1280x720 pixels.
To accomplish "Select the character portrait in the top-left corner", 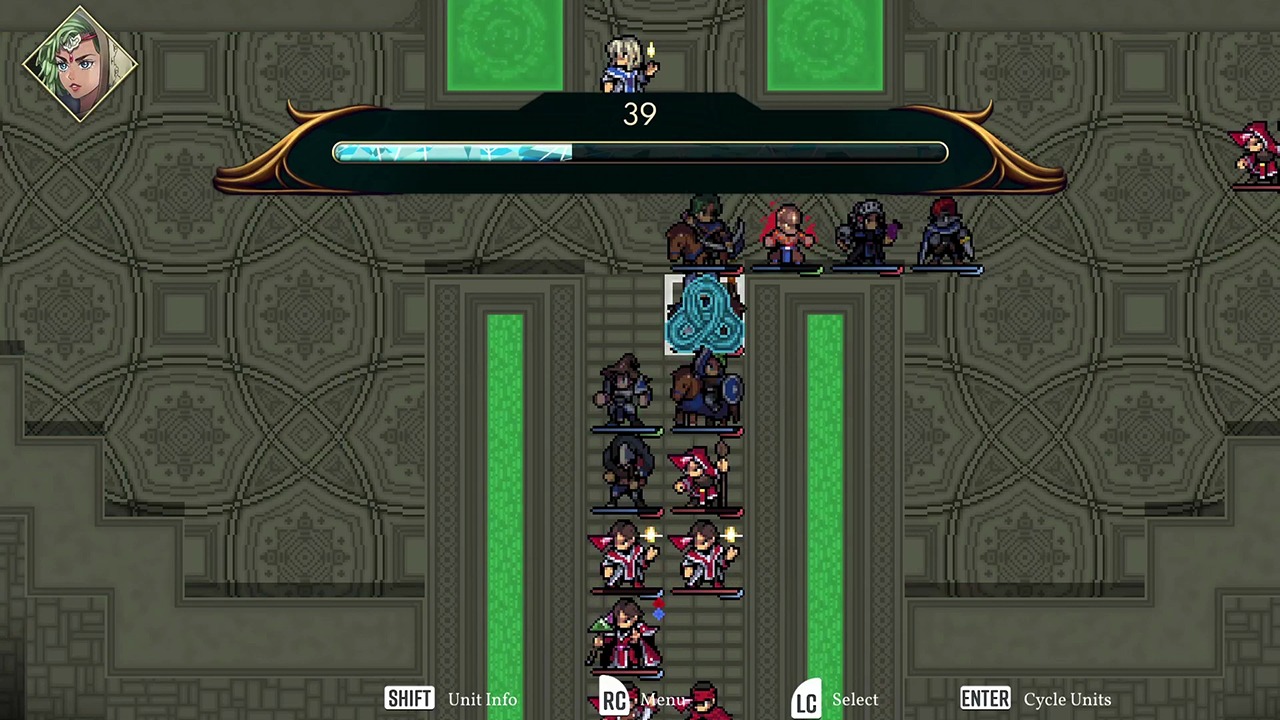I will pos(78,63).
